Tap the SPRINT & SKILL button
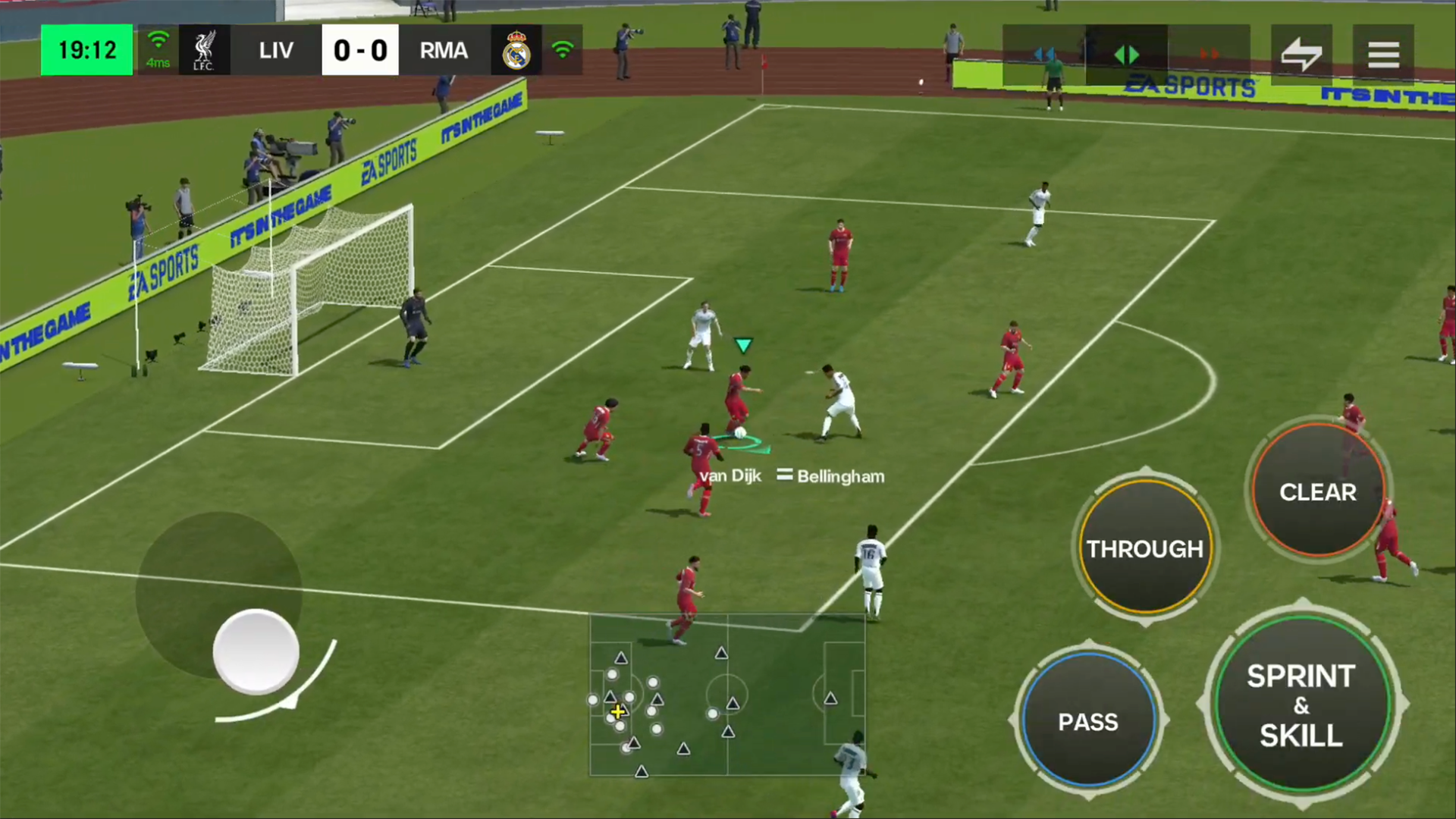The height and width of the screenshot is (819, 1456). [x=1301, y=705]
